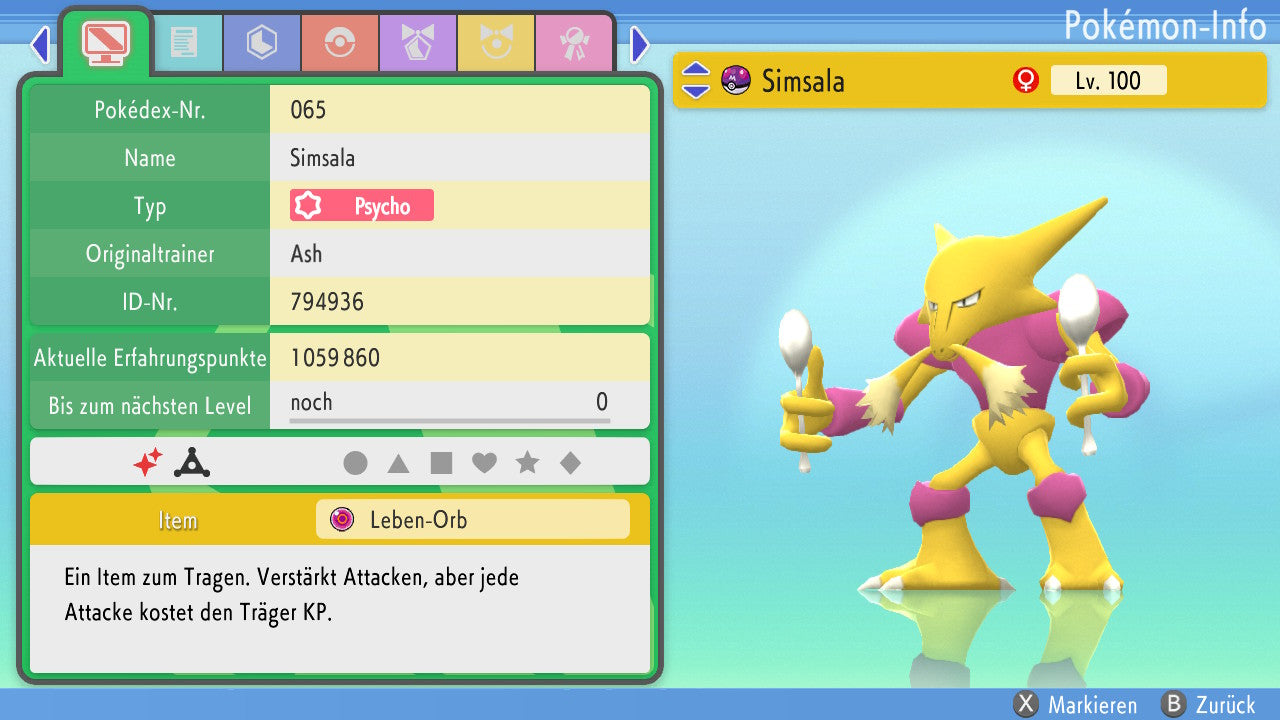The width and height of the screenshot is (1280, 720).
Task: Toggle the heart marking
Action: coord(484,463)
